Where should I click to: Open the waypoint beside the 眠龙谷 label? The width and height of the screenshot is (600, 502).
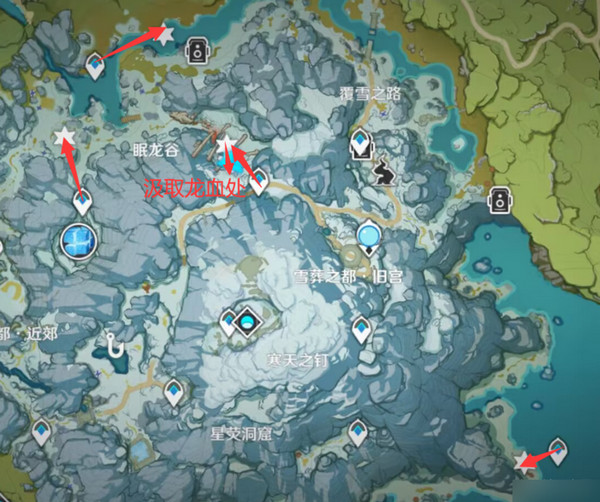coord(259,180)
